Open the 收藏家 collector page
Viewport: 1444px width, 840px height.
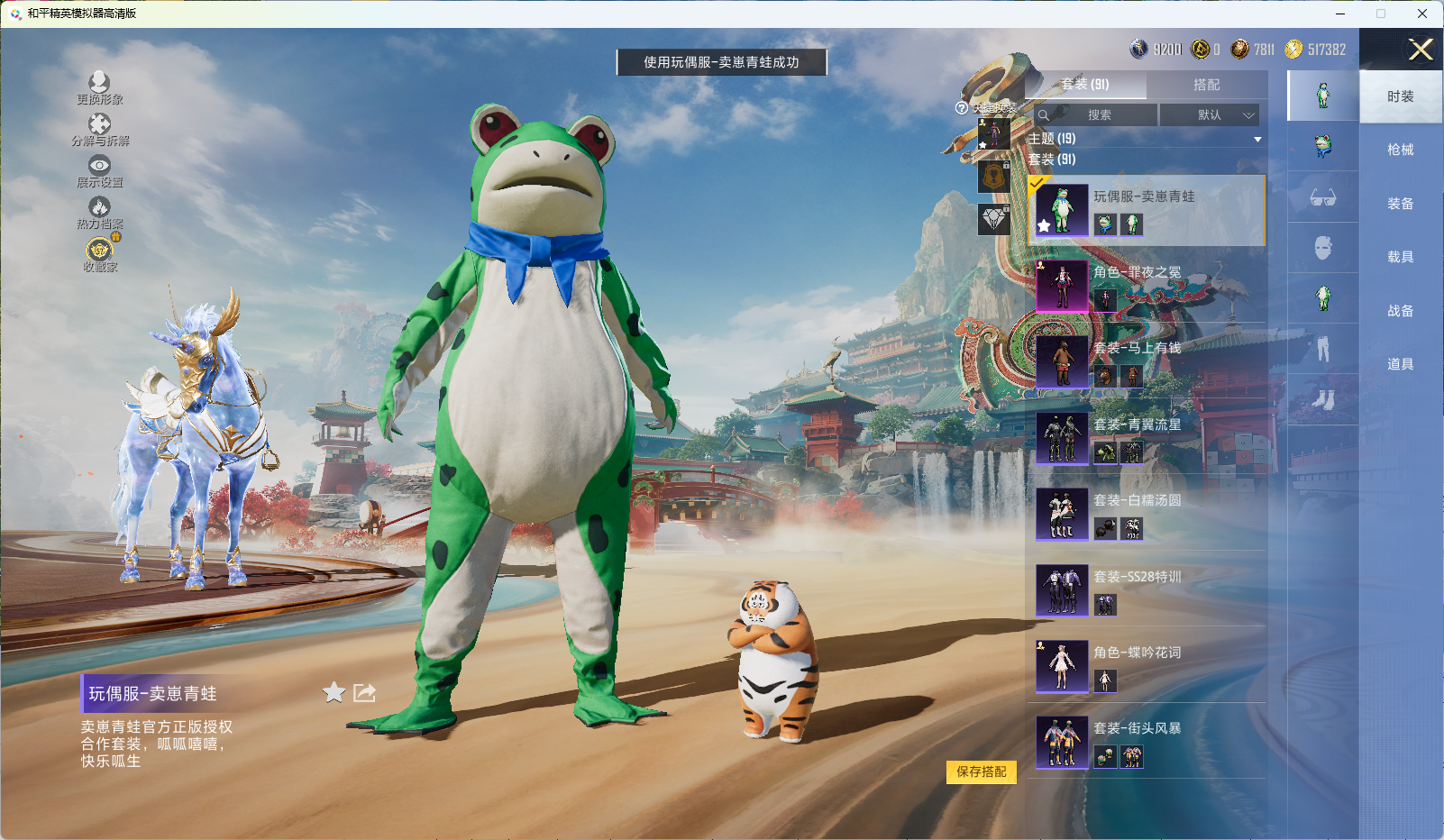tap(99, 253)
